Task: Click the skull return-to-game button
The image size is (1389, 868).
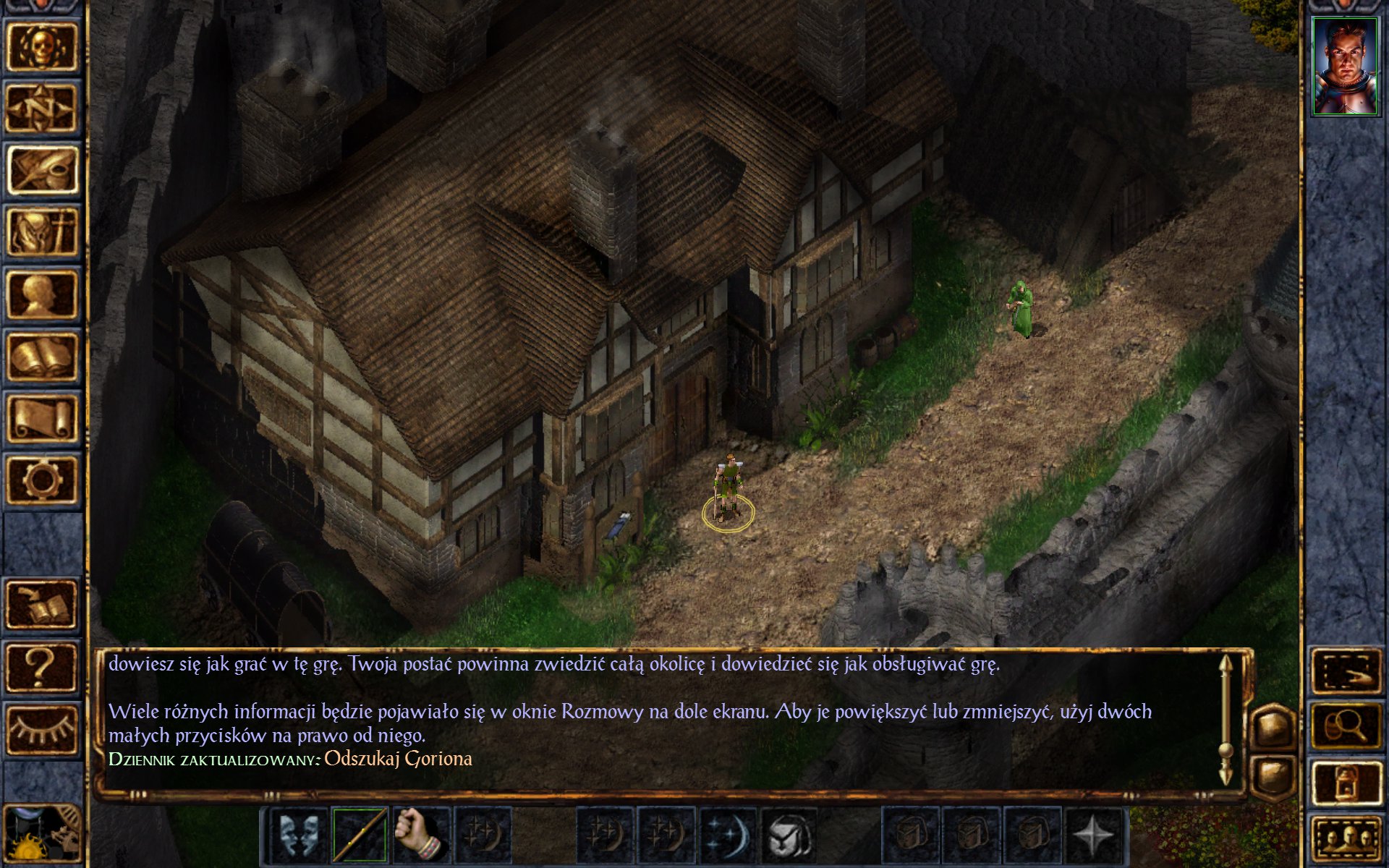Action: (42, 46)
